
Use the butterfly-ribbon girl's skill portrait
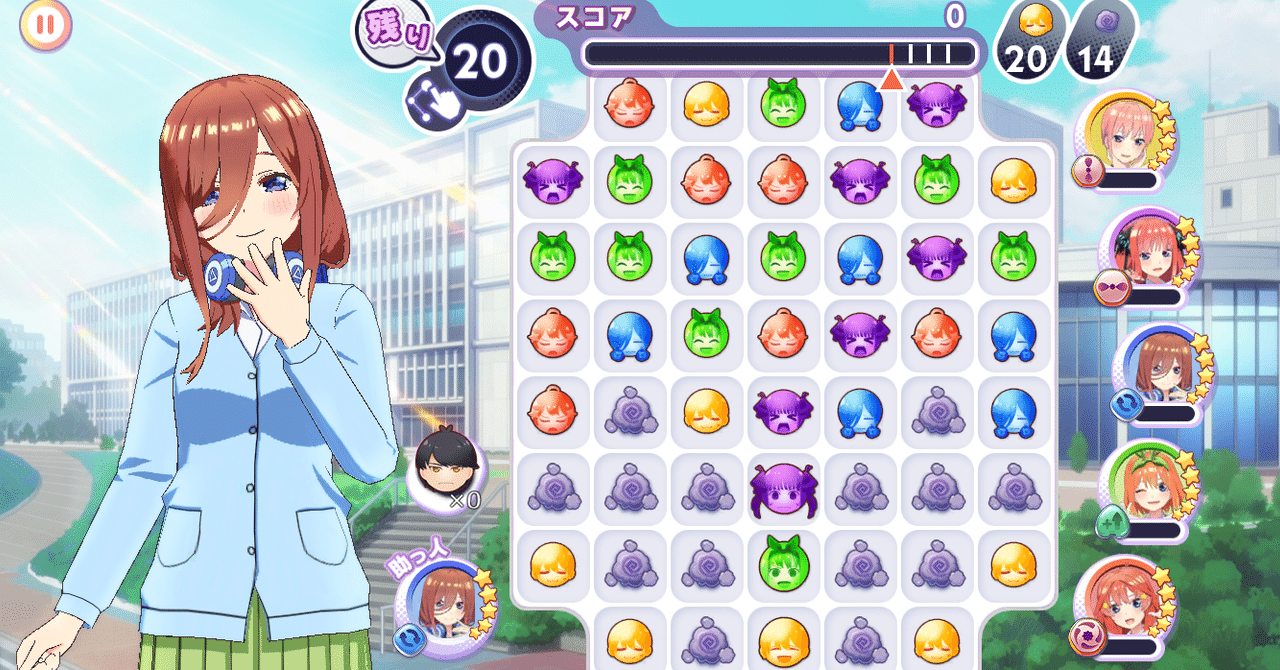click(x=1152, y=252)
